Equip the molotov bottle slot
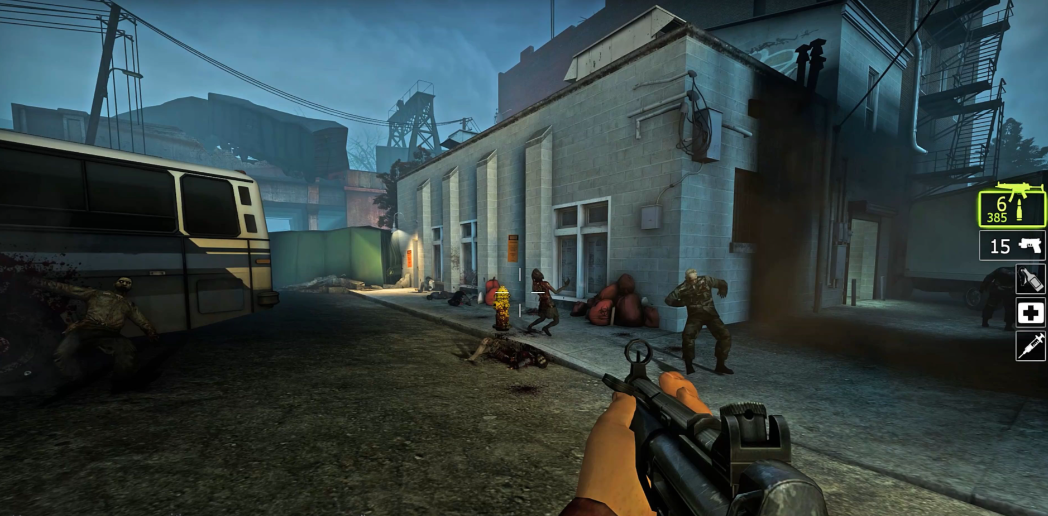The width and height of the screenshot is (1048, 516). (1030, 279)
